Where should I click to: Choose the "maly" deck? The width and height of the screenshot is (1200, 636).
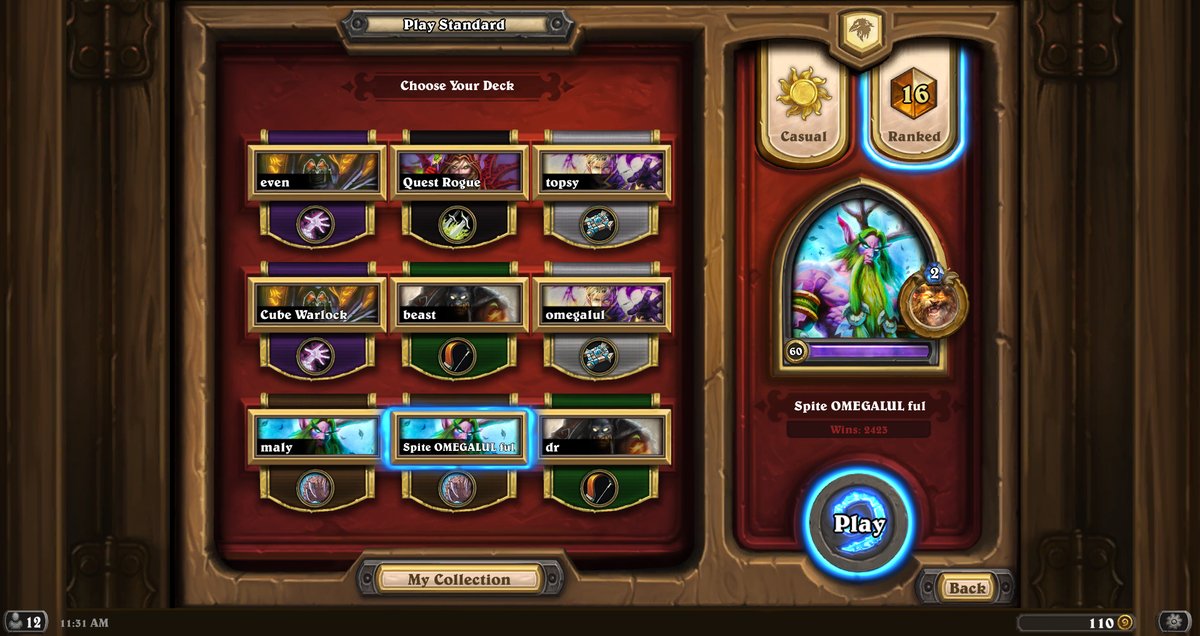tap(317, 436)
